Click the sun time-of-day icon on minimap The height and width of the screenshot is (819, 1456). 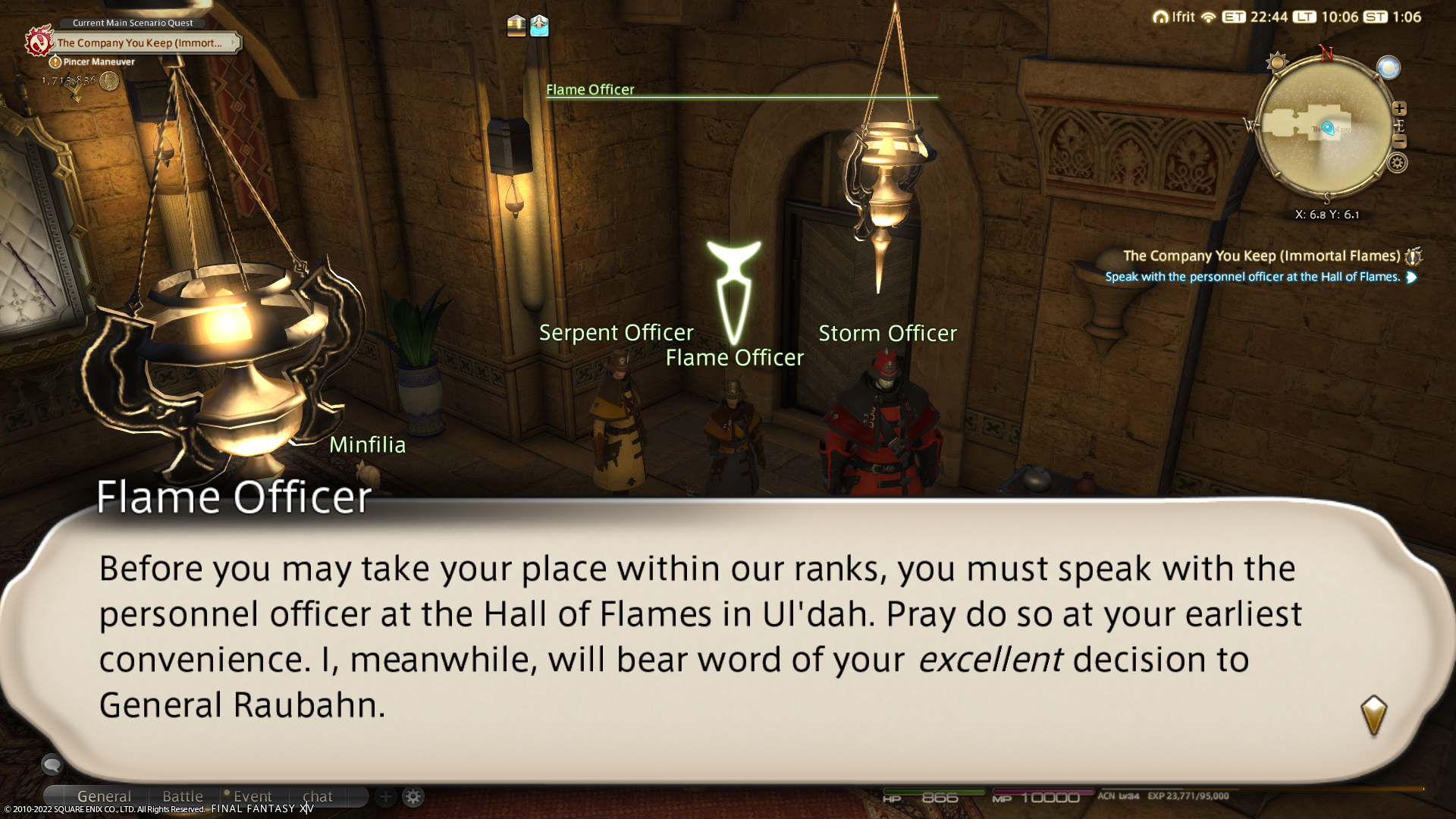click(x=1276, y=62)
